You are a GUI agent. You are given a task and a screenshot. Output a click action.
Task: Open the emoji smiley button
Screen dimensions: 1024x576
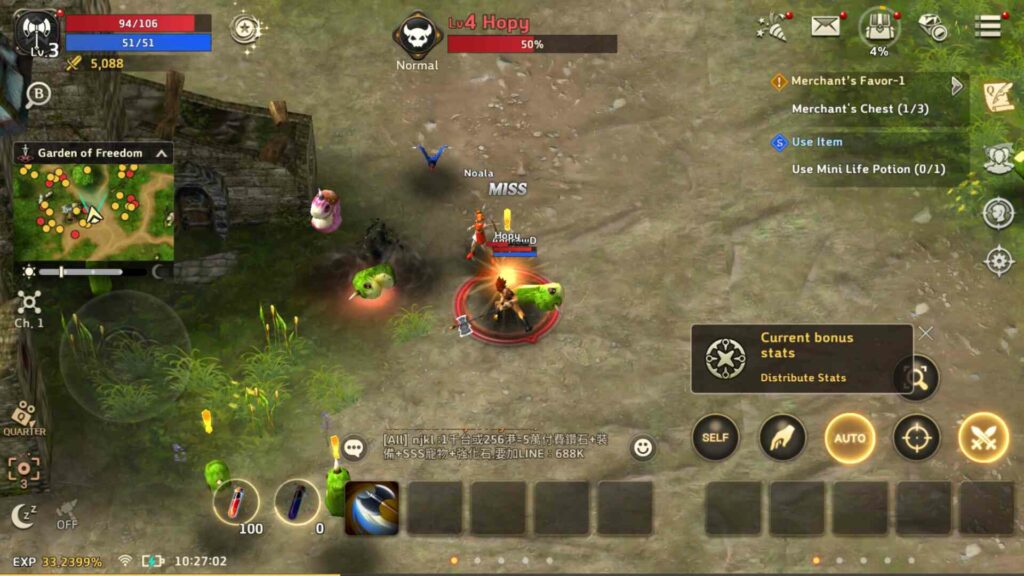point(643,447)
